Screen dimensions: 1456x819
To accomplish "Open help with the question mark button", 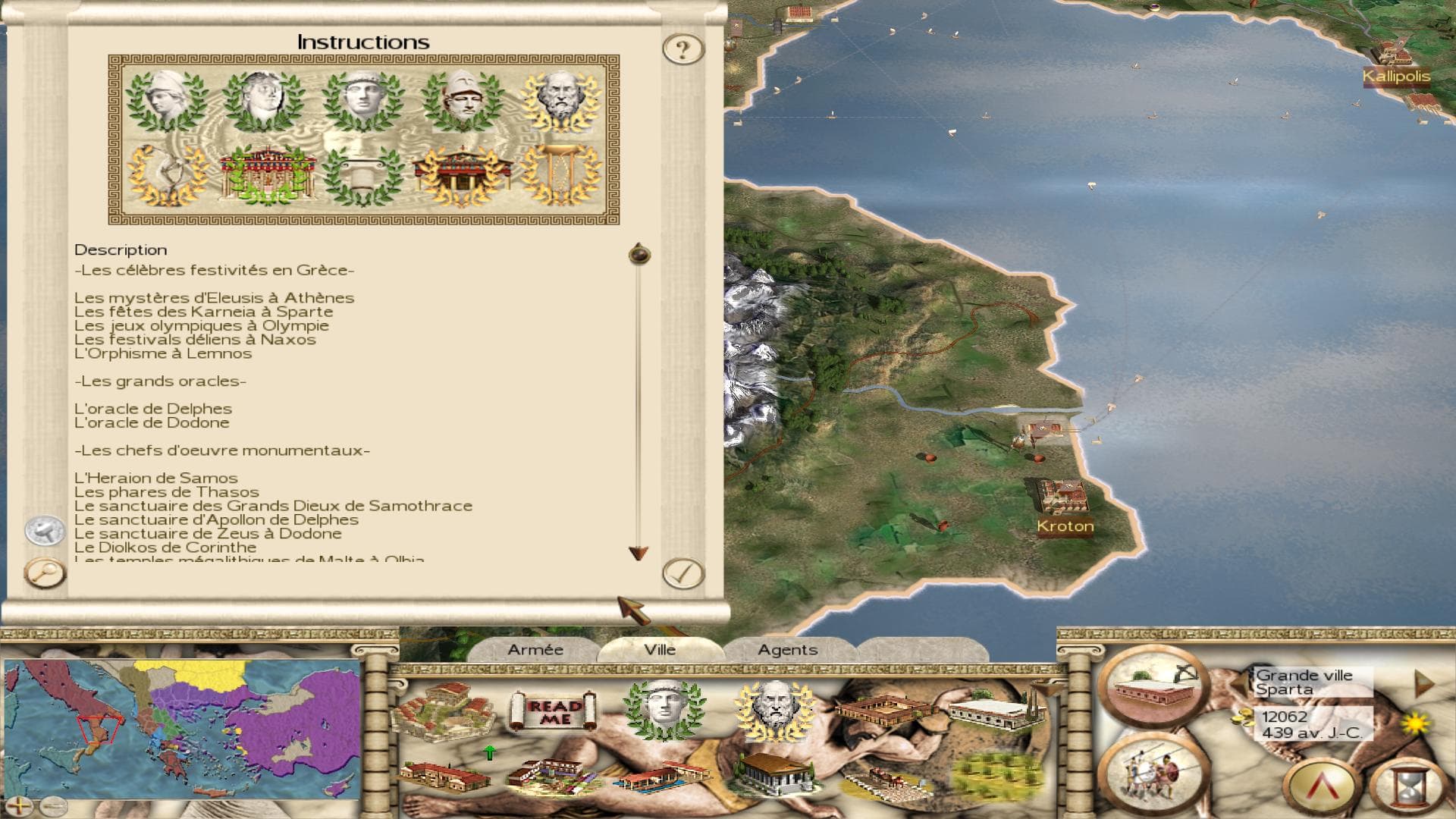I will click(x=683, y=49).
